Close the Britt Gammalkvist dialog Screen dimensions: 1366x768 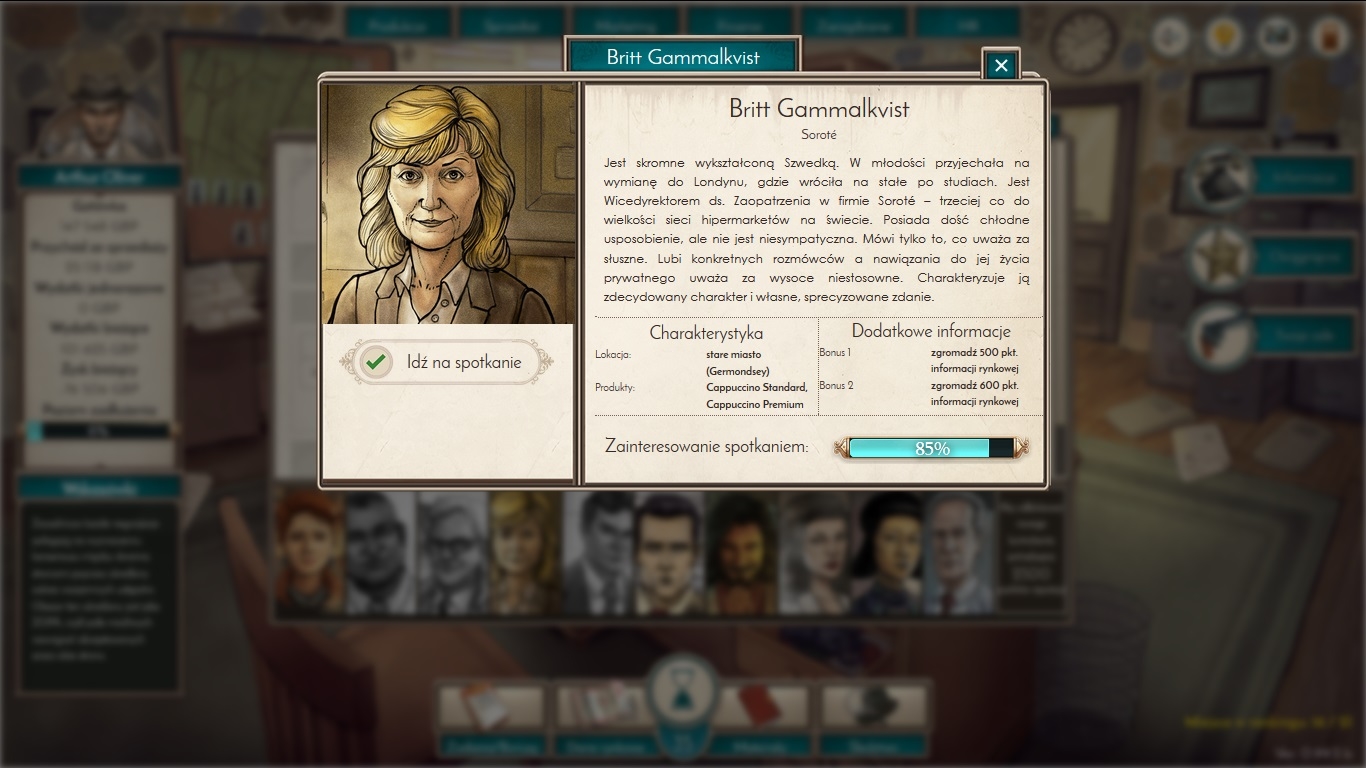tap(1000, 66)
